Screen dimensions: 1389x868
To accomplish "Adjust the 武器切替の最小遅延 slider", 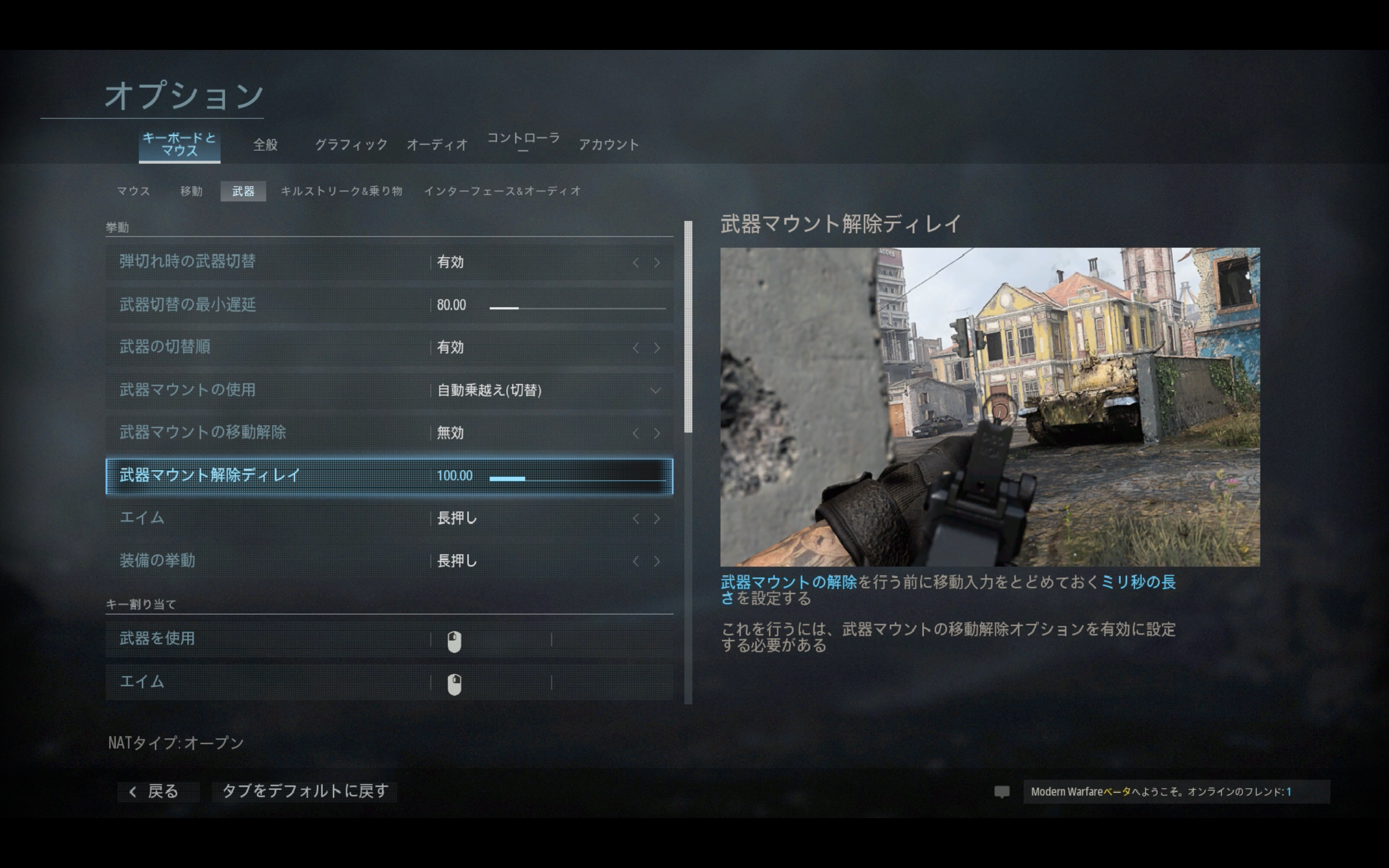I will click(577, 308).
